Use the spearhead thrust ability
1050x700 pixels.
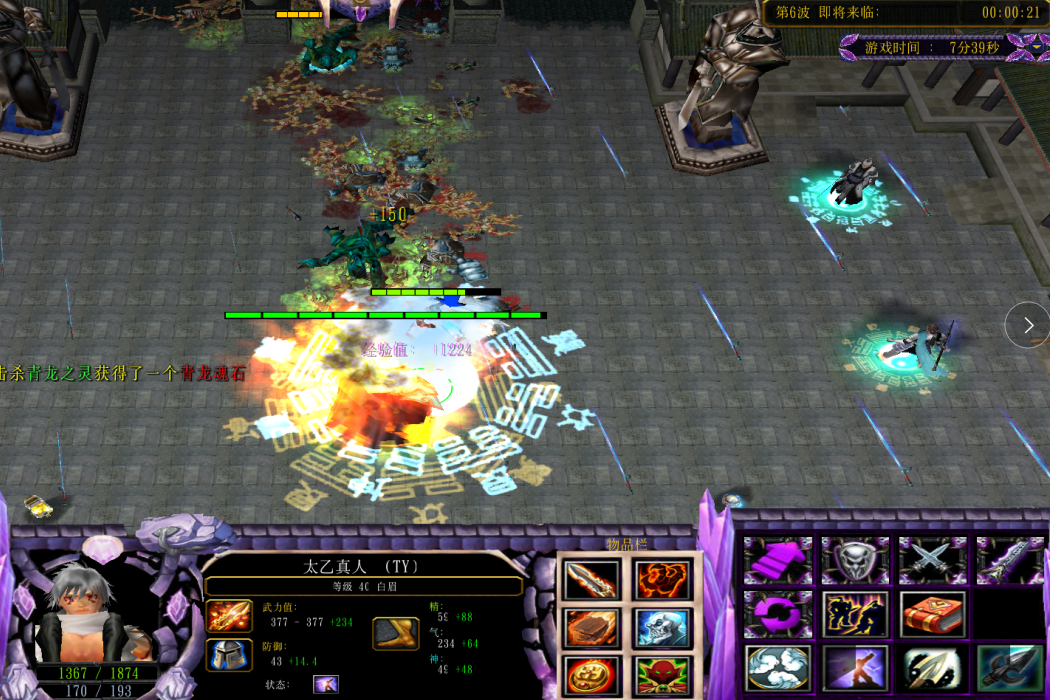coord(932,668)
